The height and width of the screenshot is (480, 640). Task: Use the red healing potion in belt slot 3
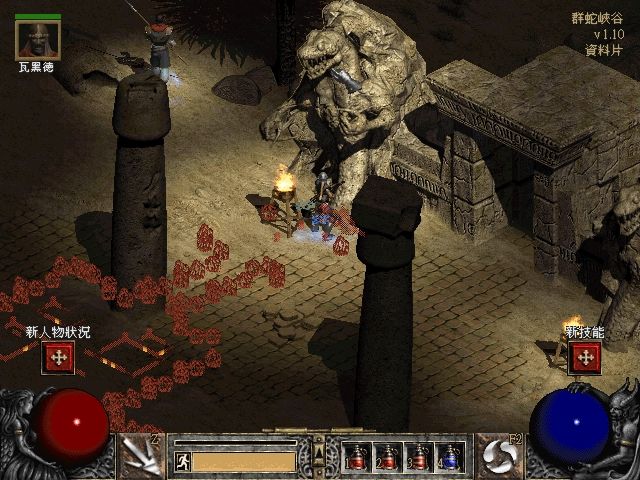click(419, 457)
